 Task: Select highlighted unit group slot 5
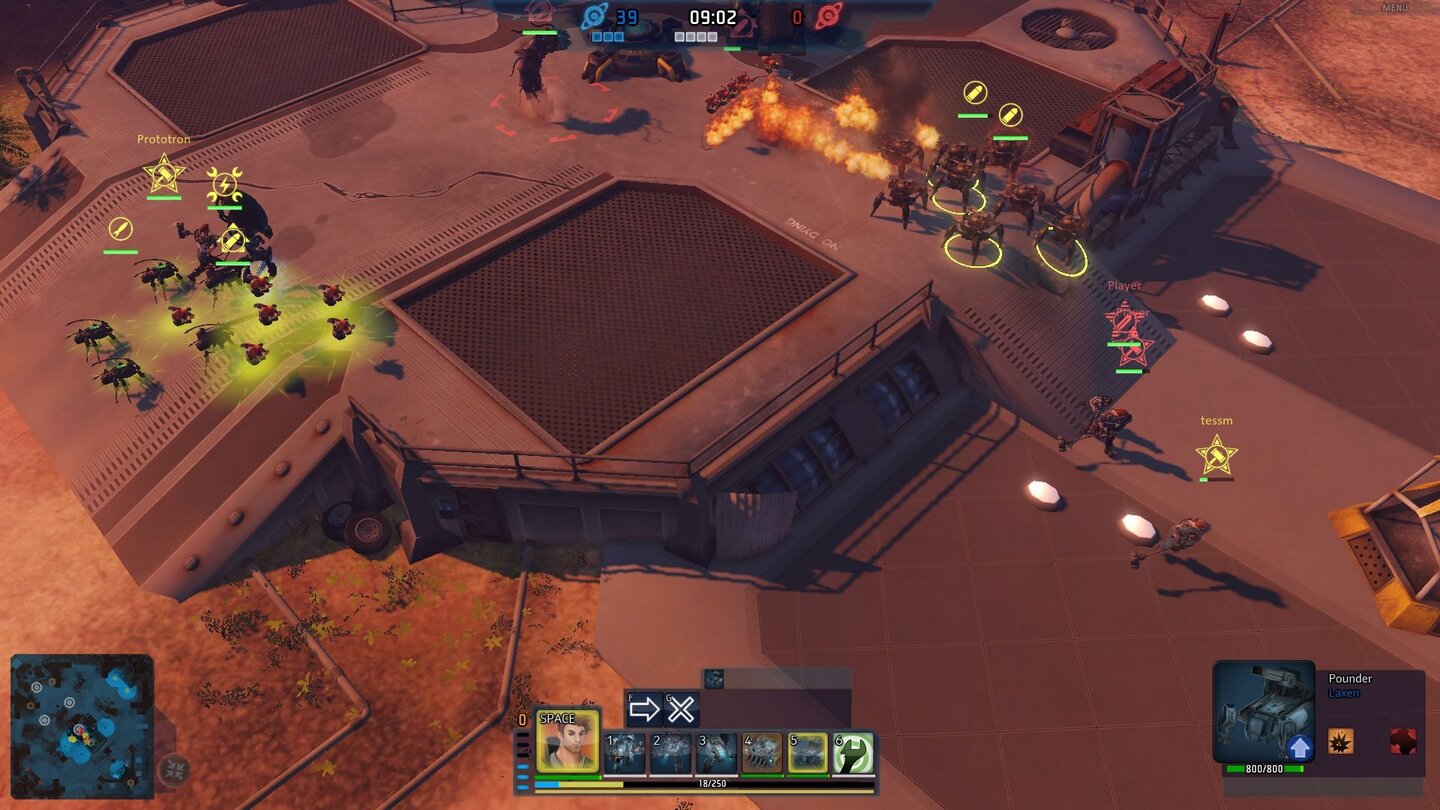click(808, 753)
